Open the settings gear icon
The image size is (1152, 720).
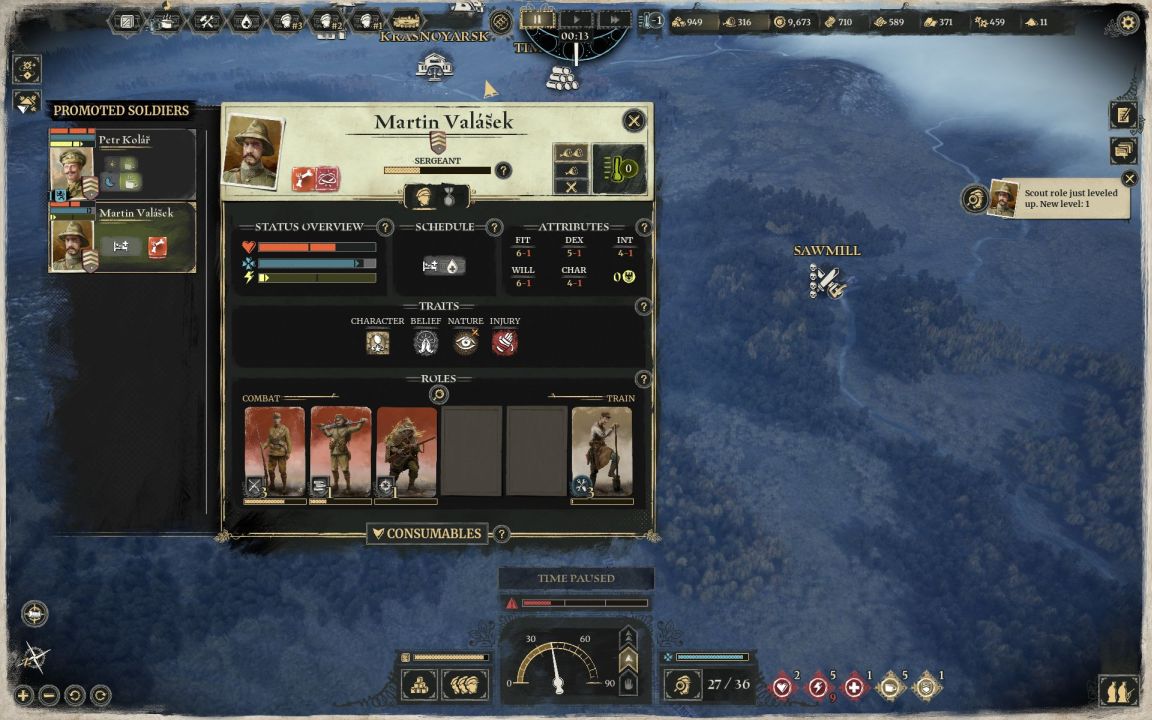1128,22
